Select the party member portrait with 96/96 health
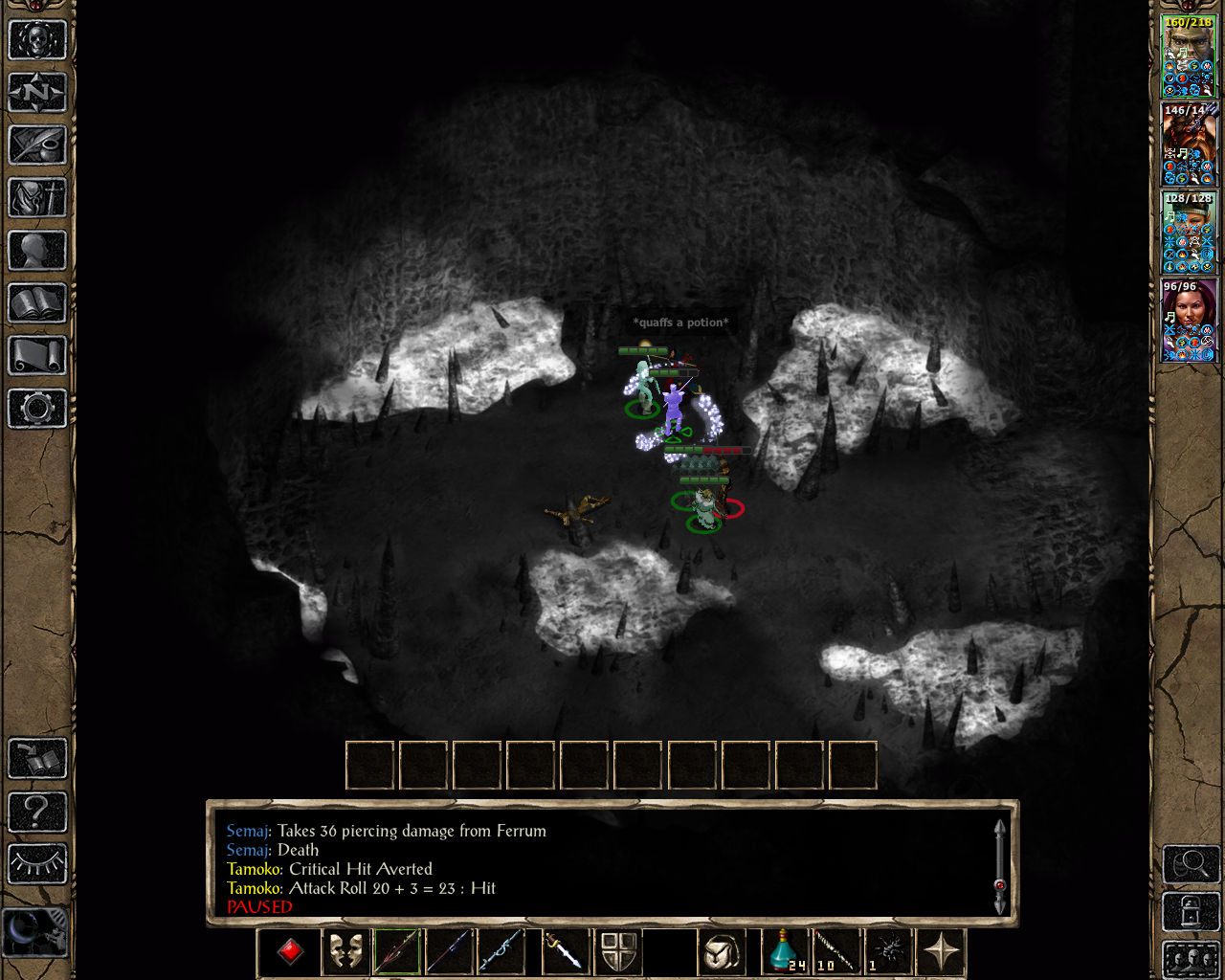Screen dimensions: 1225x980 (1189, 321)
